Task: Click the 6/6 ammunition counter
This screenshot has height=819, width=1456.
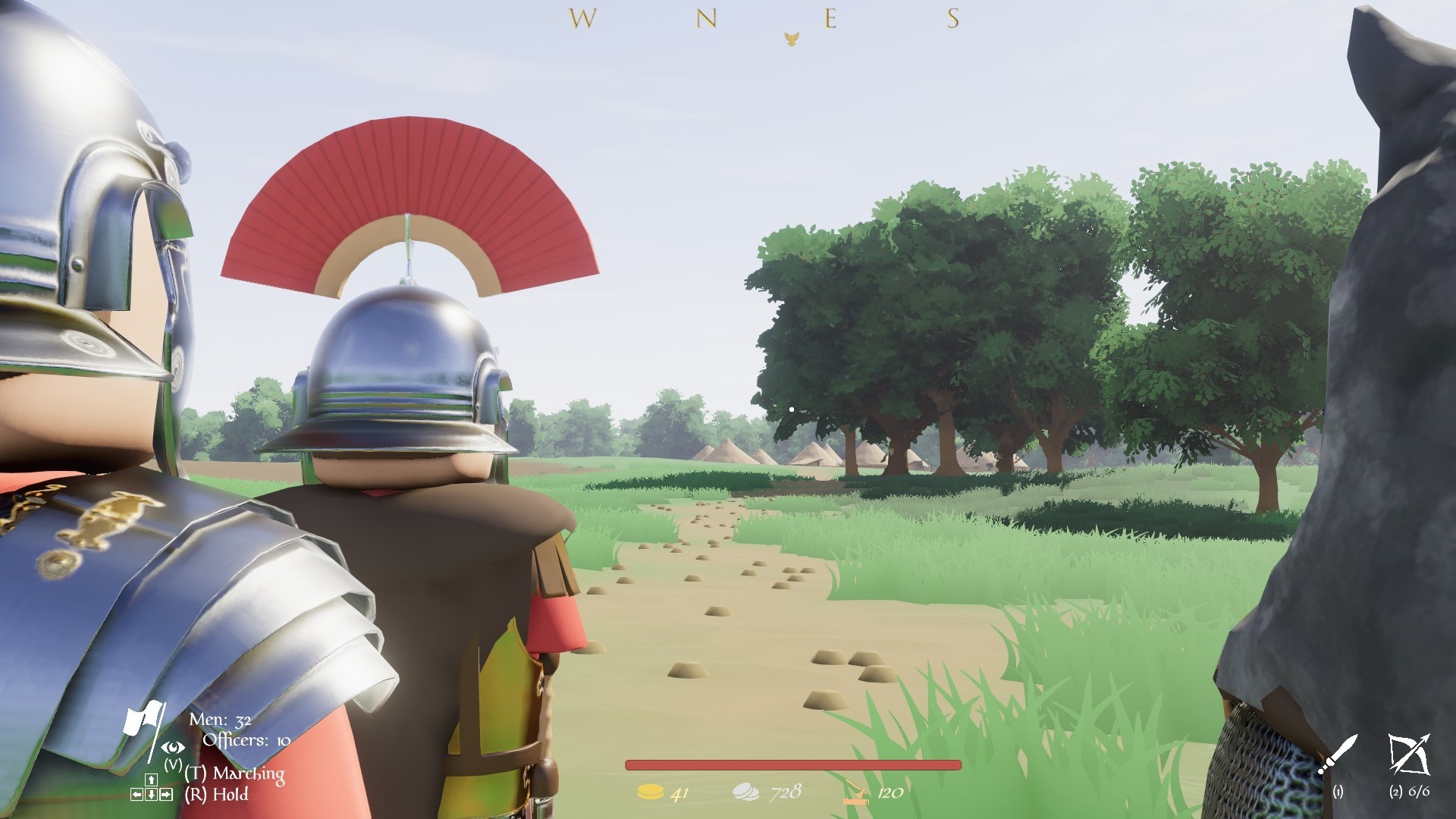Action: pos(1420,792)
